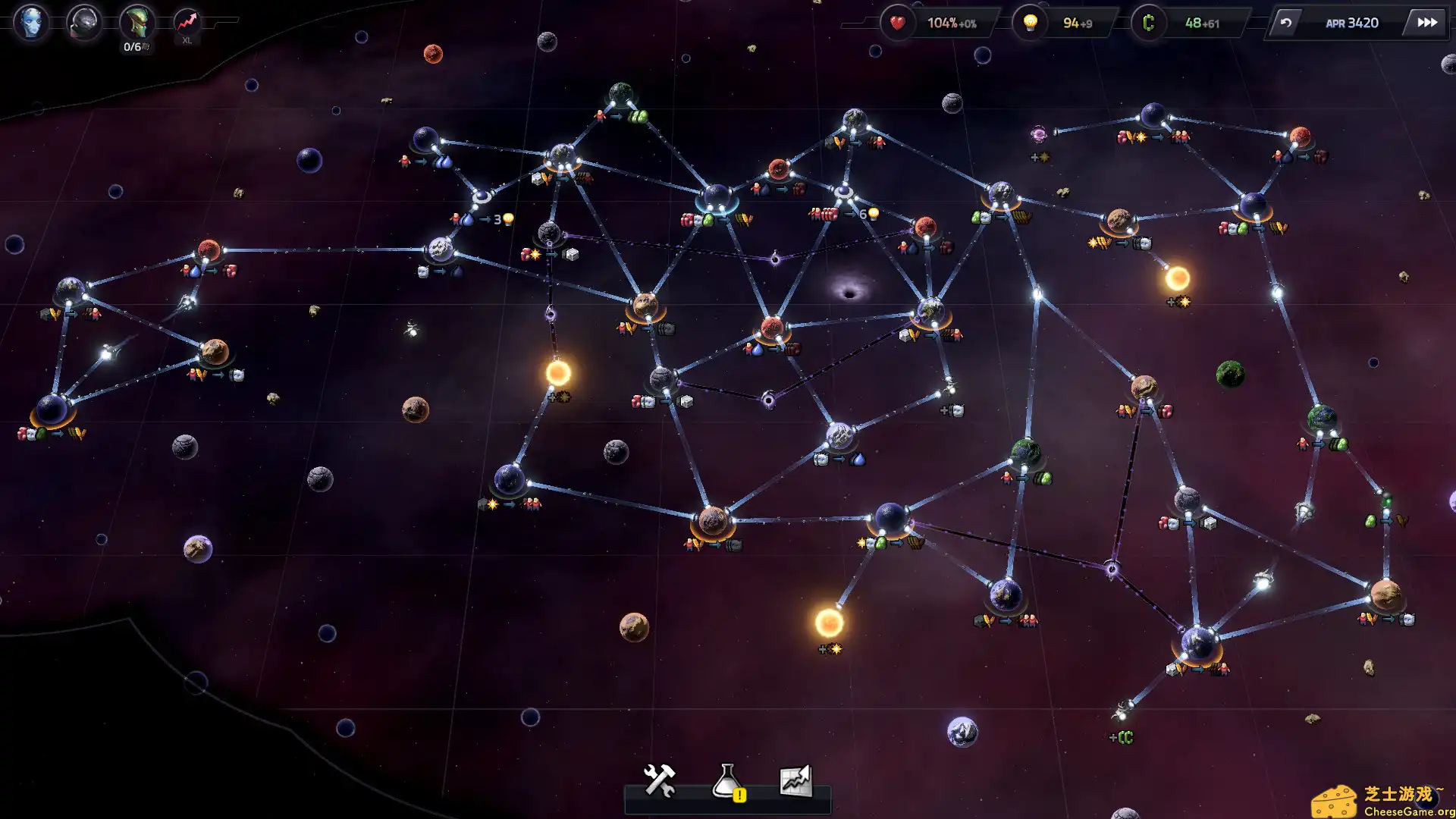Undo the last action with the arrow button
Viewport: 1456px width, 819px height.
point(1286,23)
